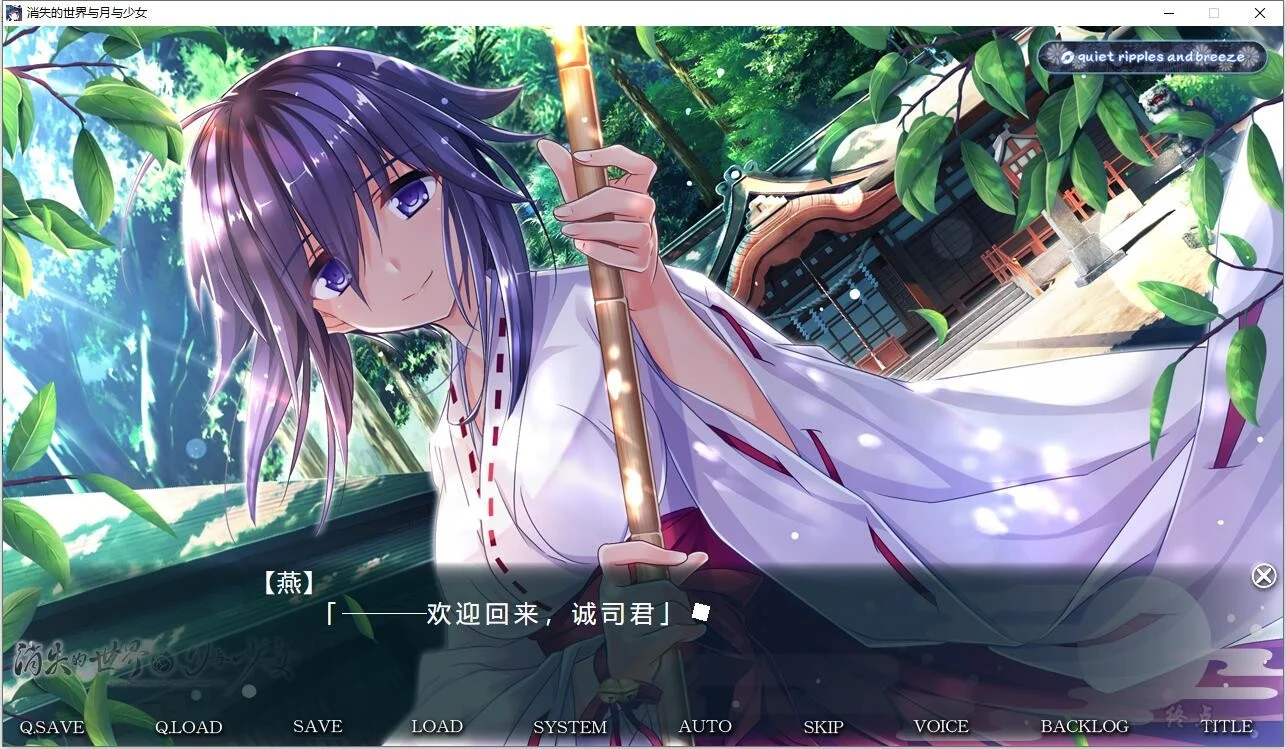Open the SAVE menu
The image size is (1286, 749).
point(317,726)
